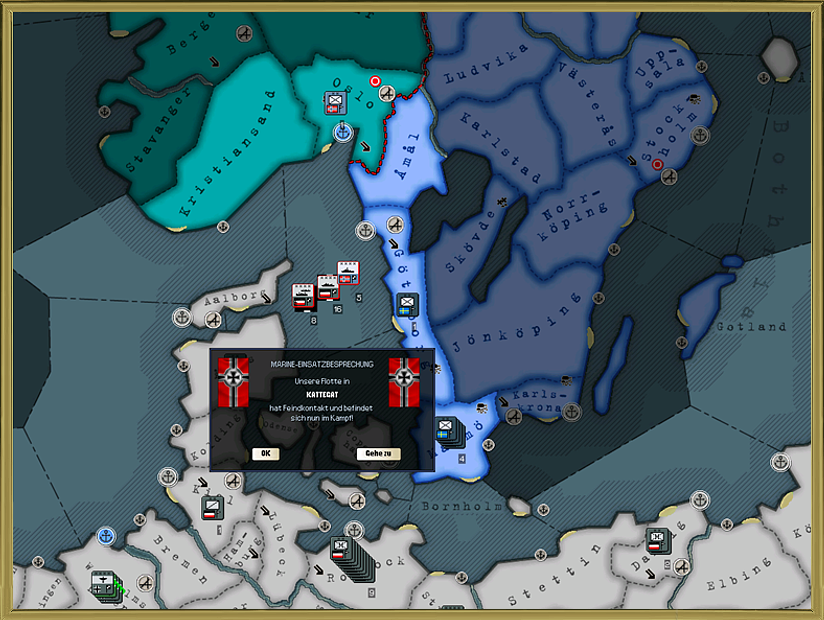The image size is (824, 620).
Task: Click the blue anchor port icon at Oslo
Action: pos(342,131)
